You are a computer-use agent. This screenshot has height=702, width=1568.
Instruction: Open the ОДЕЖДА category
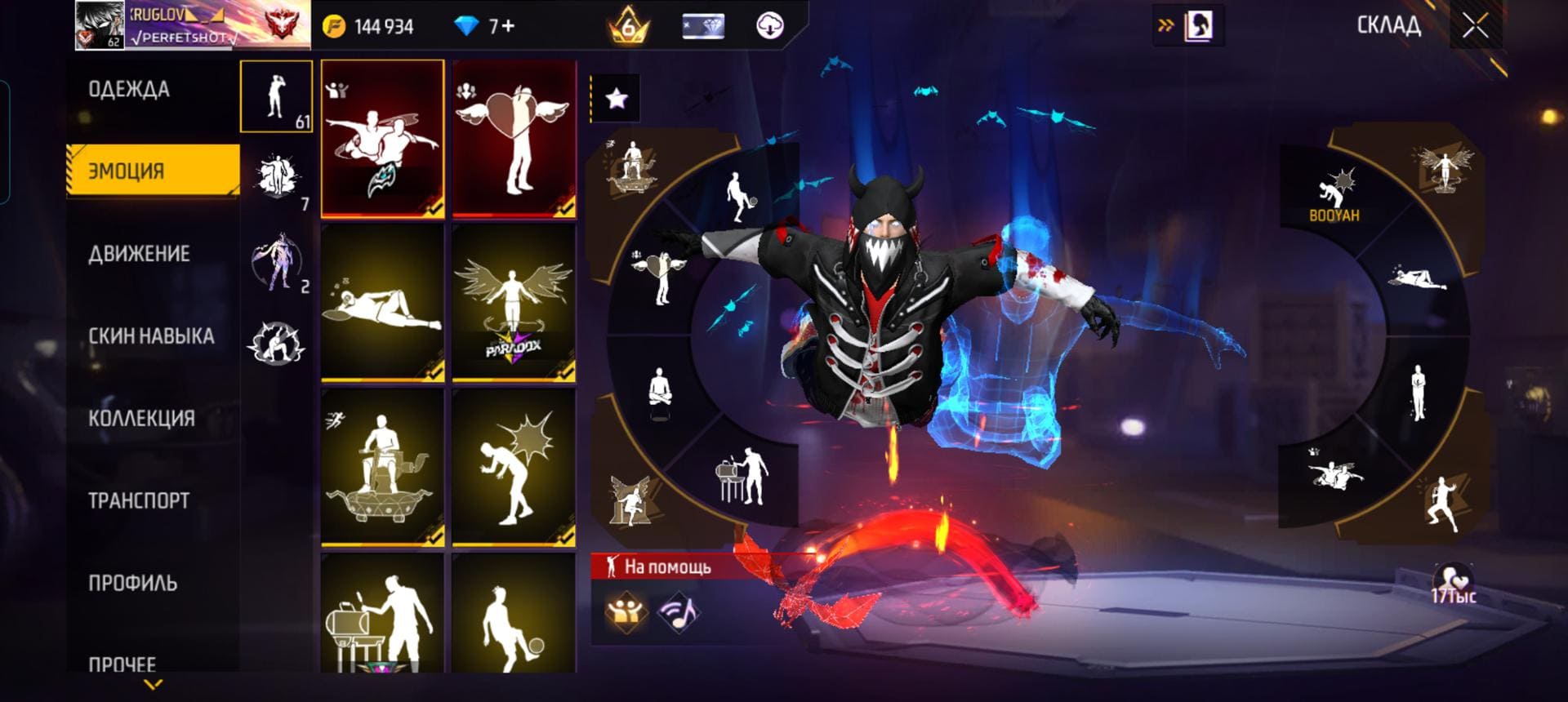click(129, 90)
